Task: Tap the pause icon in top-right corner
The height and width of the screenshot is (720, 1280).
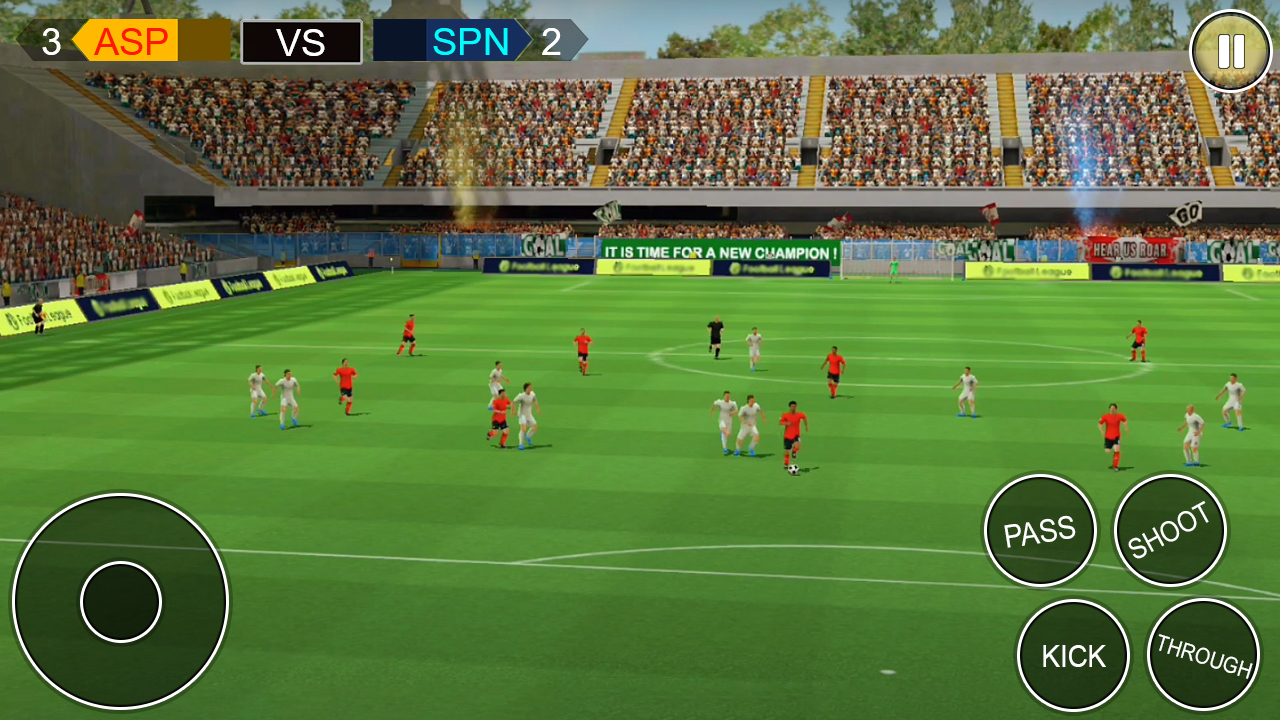Action: coord(1229,48)
